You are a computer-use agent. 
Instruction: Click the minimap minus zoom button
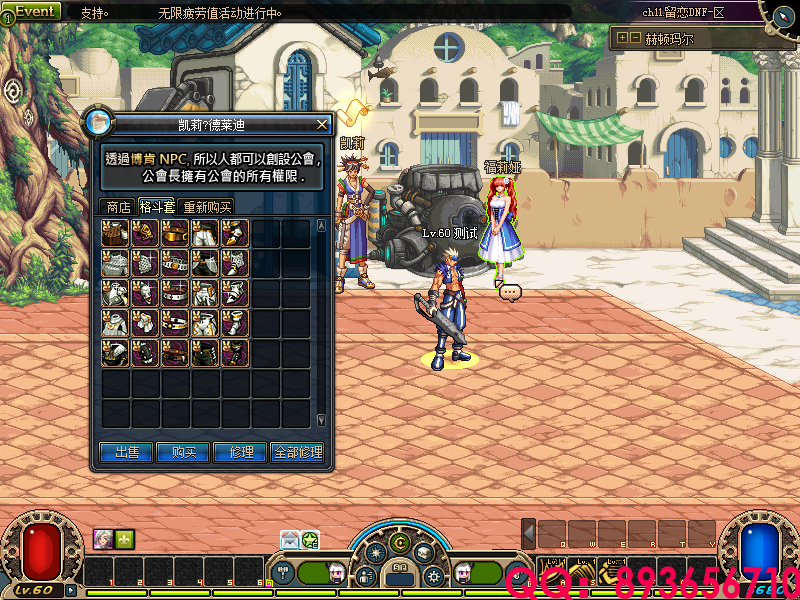coord(635,38)
